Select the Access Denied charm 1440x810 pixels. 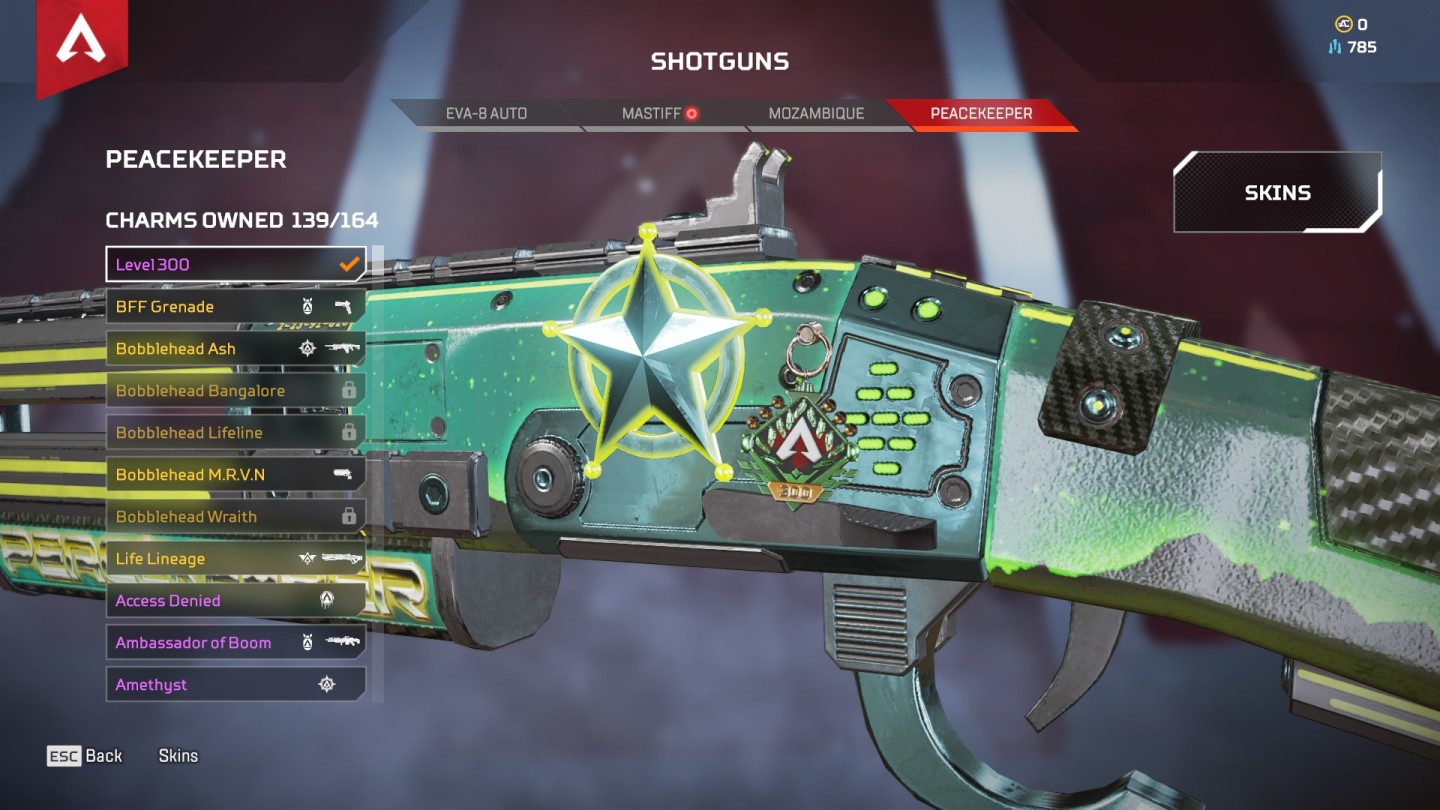236,601
